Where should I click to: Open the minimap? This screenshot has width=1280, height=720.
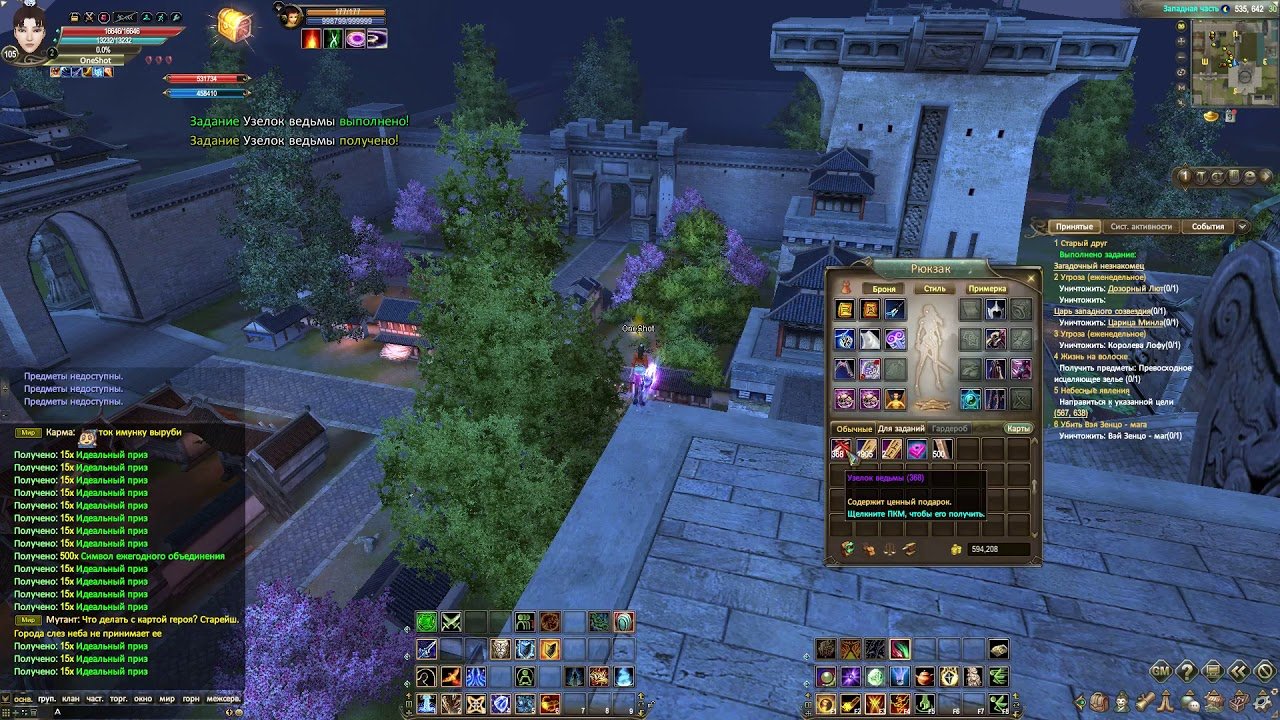click(x=1233, y=62)
